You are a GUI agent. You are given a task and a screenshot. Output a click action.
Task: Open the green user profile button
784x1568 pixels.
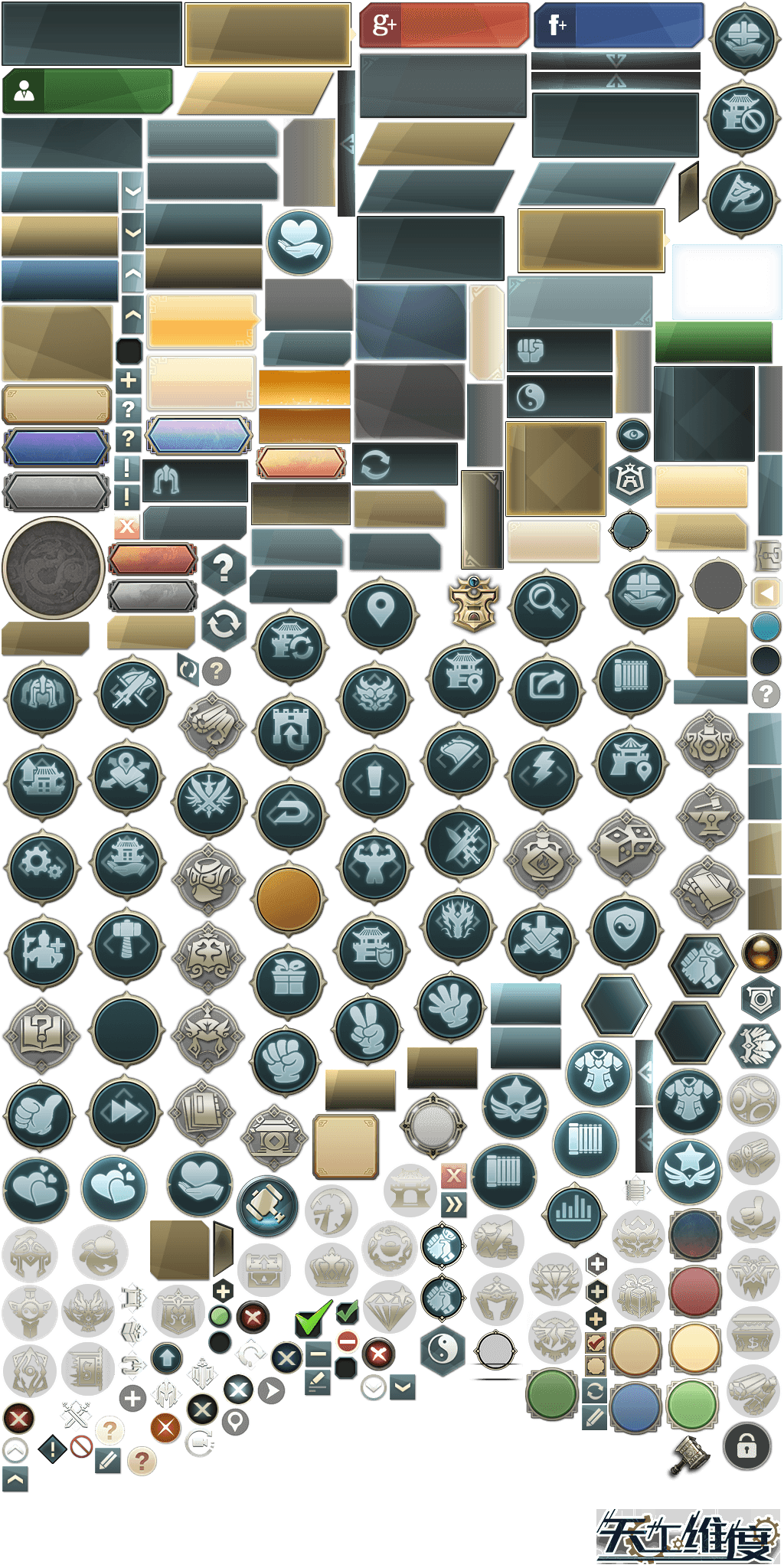pos(87,92)
